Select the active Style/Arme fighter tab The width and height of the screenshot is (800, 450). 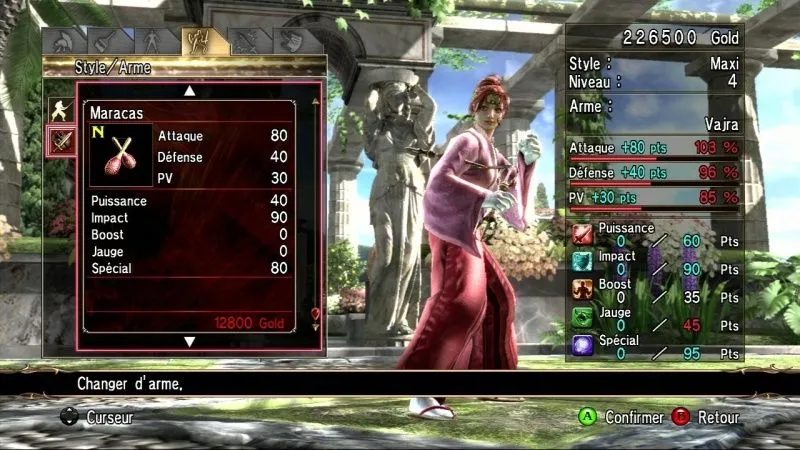(x=196, y=41)
